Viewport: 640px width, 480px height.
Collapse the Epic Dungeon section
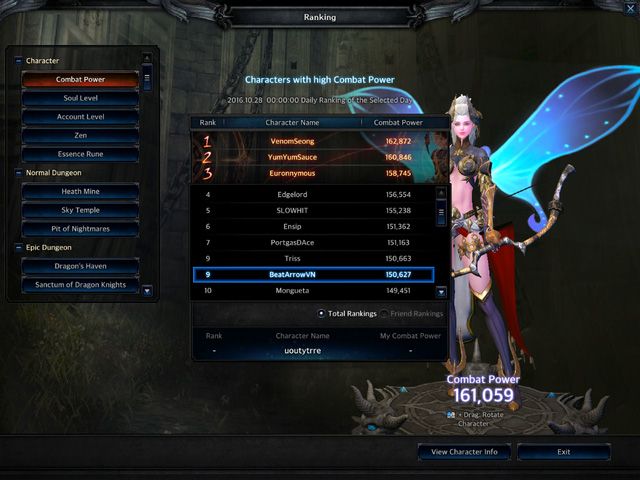(18, 247)
